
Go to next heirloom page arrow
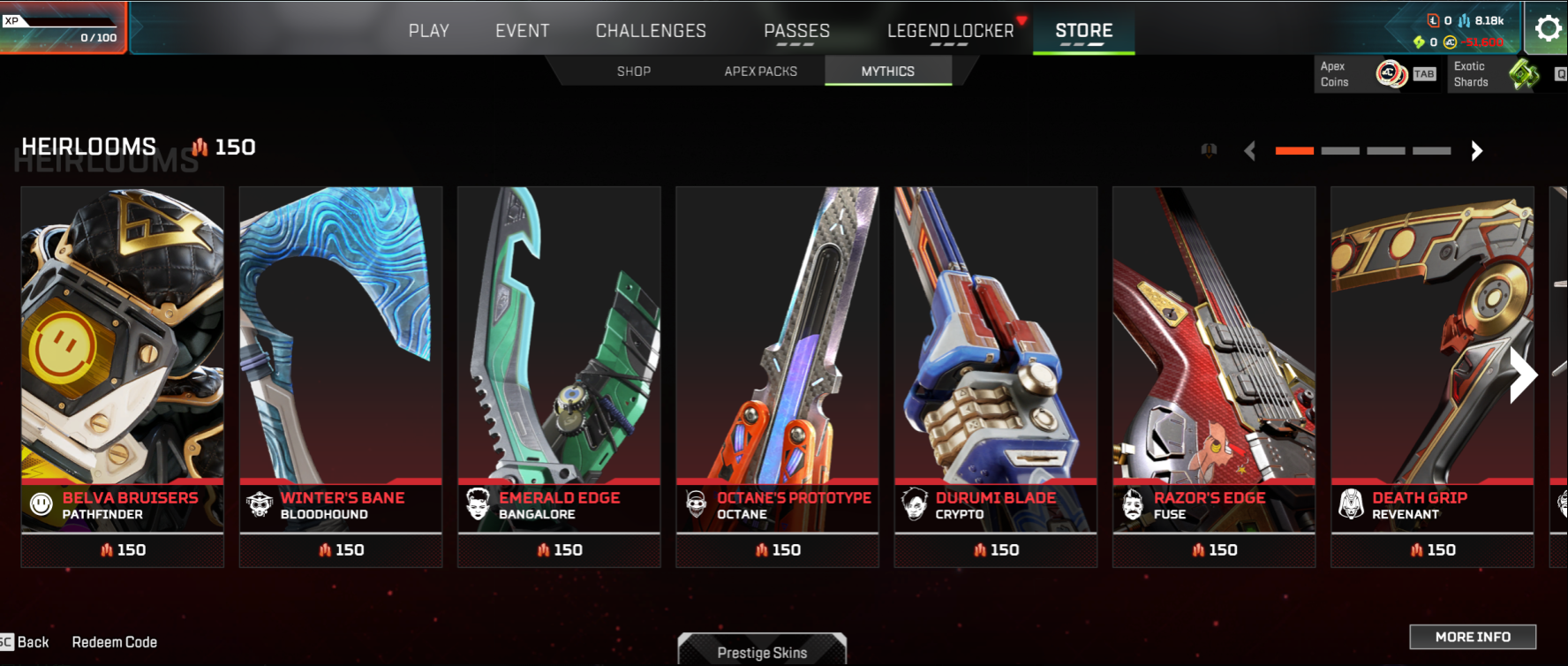point(1476,151)
